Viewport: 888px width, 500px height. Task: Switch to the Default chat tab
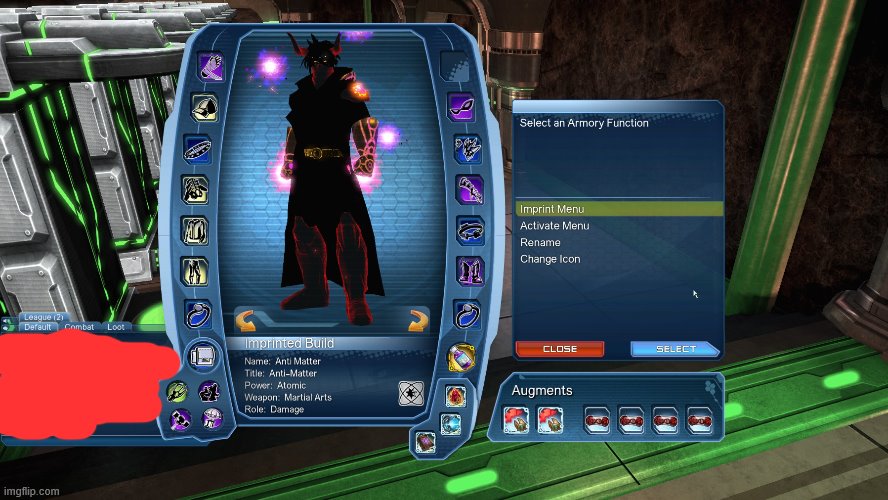coord(38,327)
